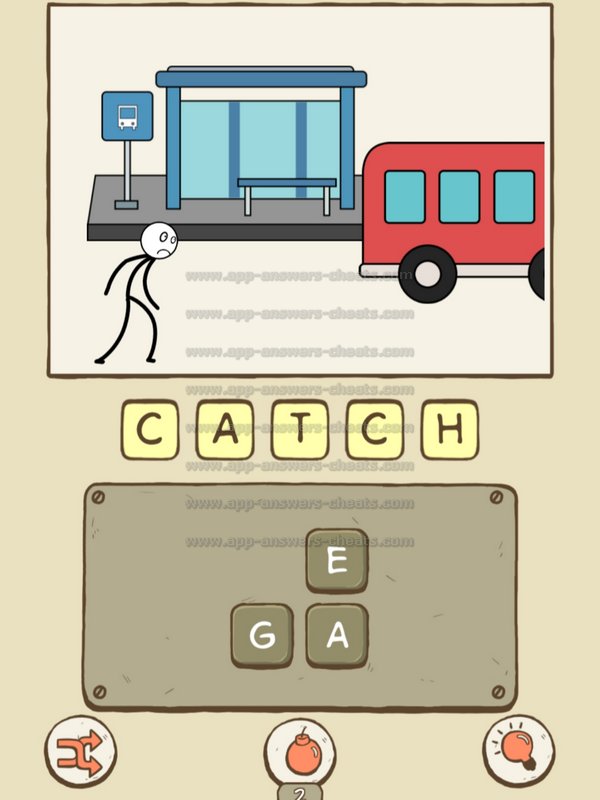Tap the yellow H answer tile

tap(449, 430)
